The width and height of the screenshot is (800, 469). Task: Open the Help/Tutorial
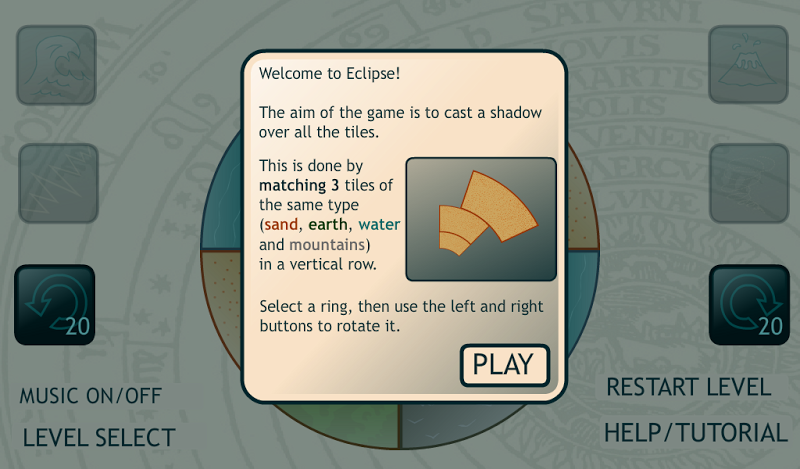[695, 433]
